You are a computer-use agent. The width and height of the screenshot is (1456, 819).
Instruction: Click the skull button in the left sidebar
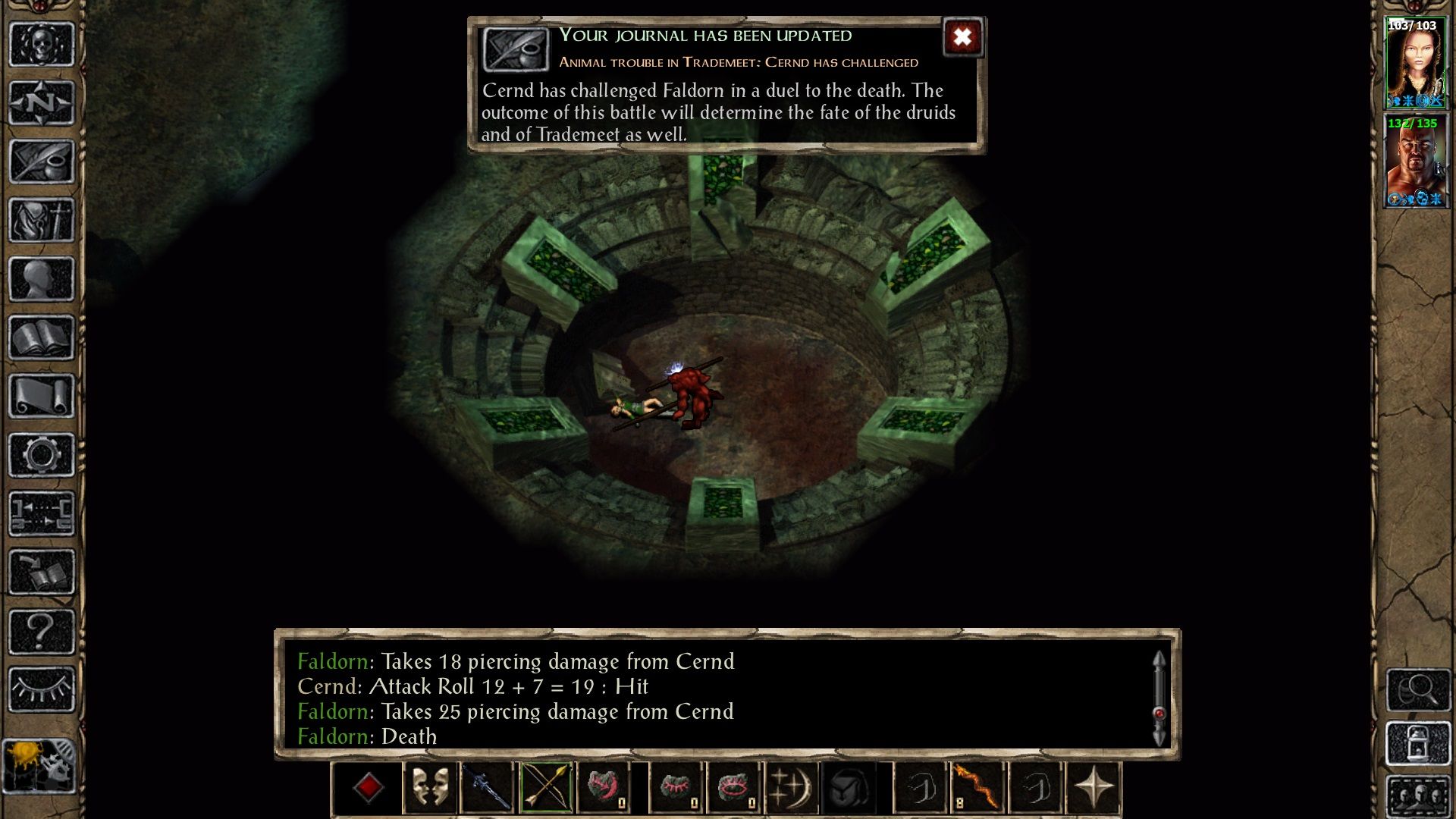tap(42, 45)
